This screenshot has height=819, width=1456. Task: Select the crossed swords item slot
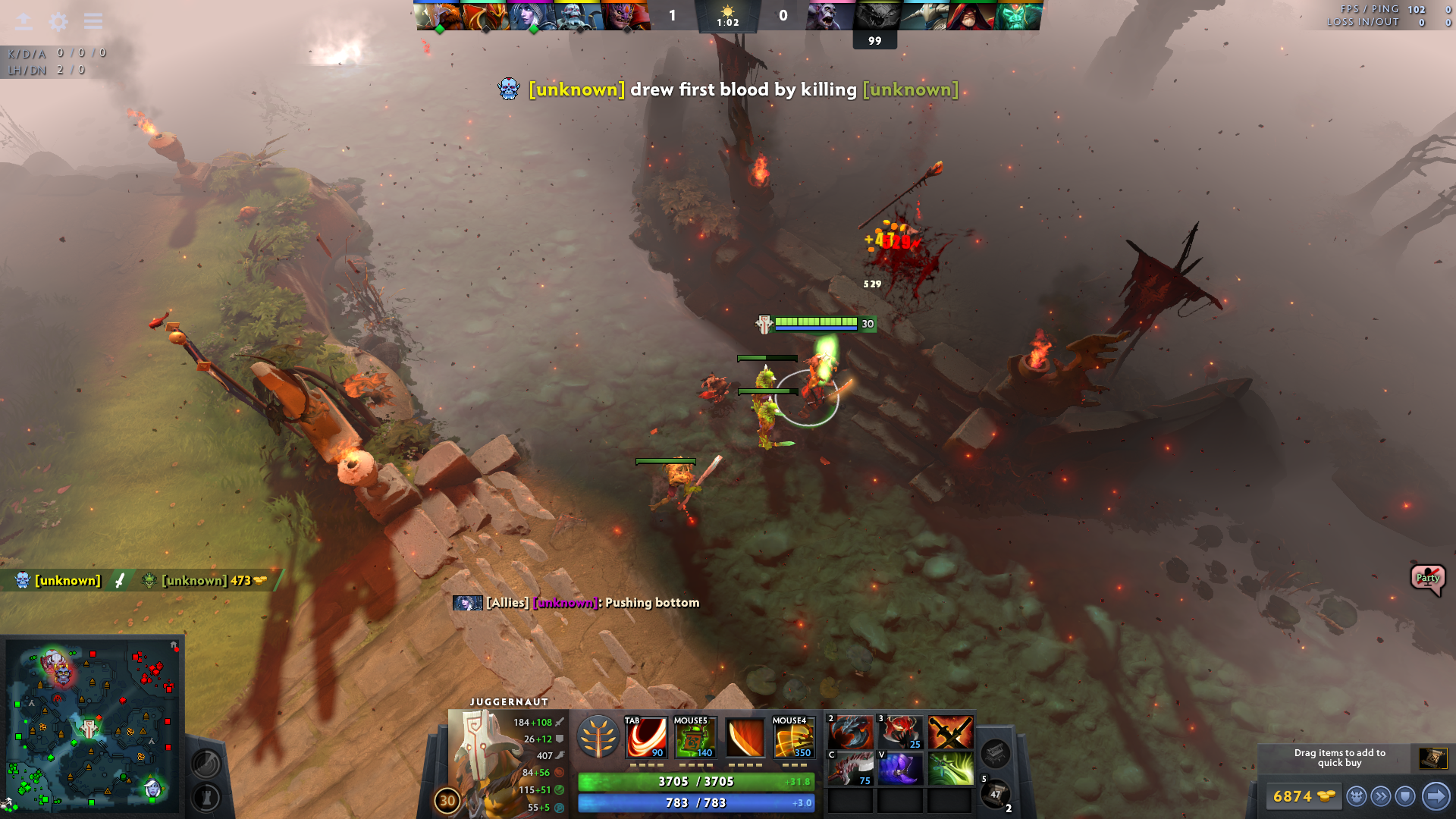(950, 733)
